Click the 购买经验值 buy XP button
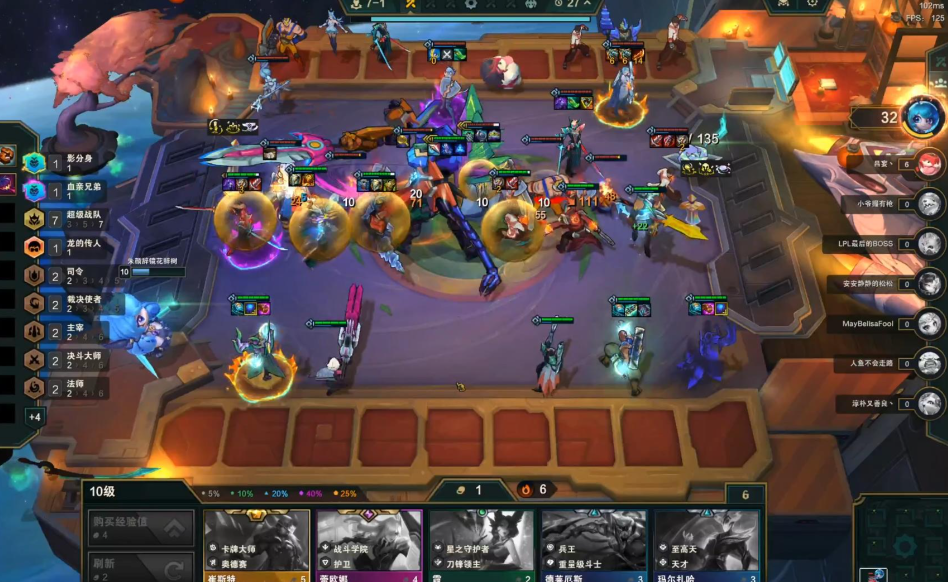 point(141,527)
